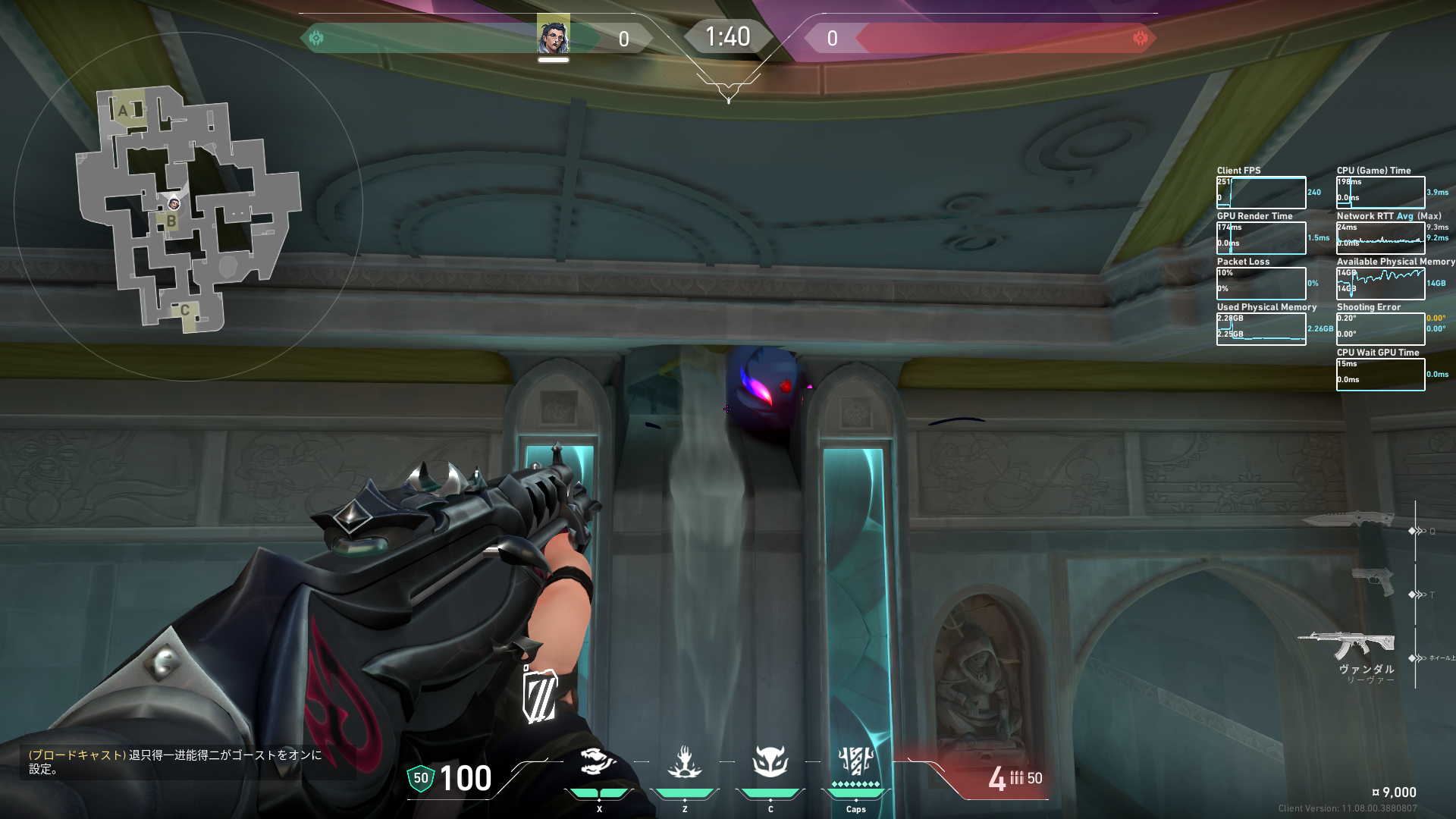Click the minimap in the corner

point(187,208)
